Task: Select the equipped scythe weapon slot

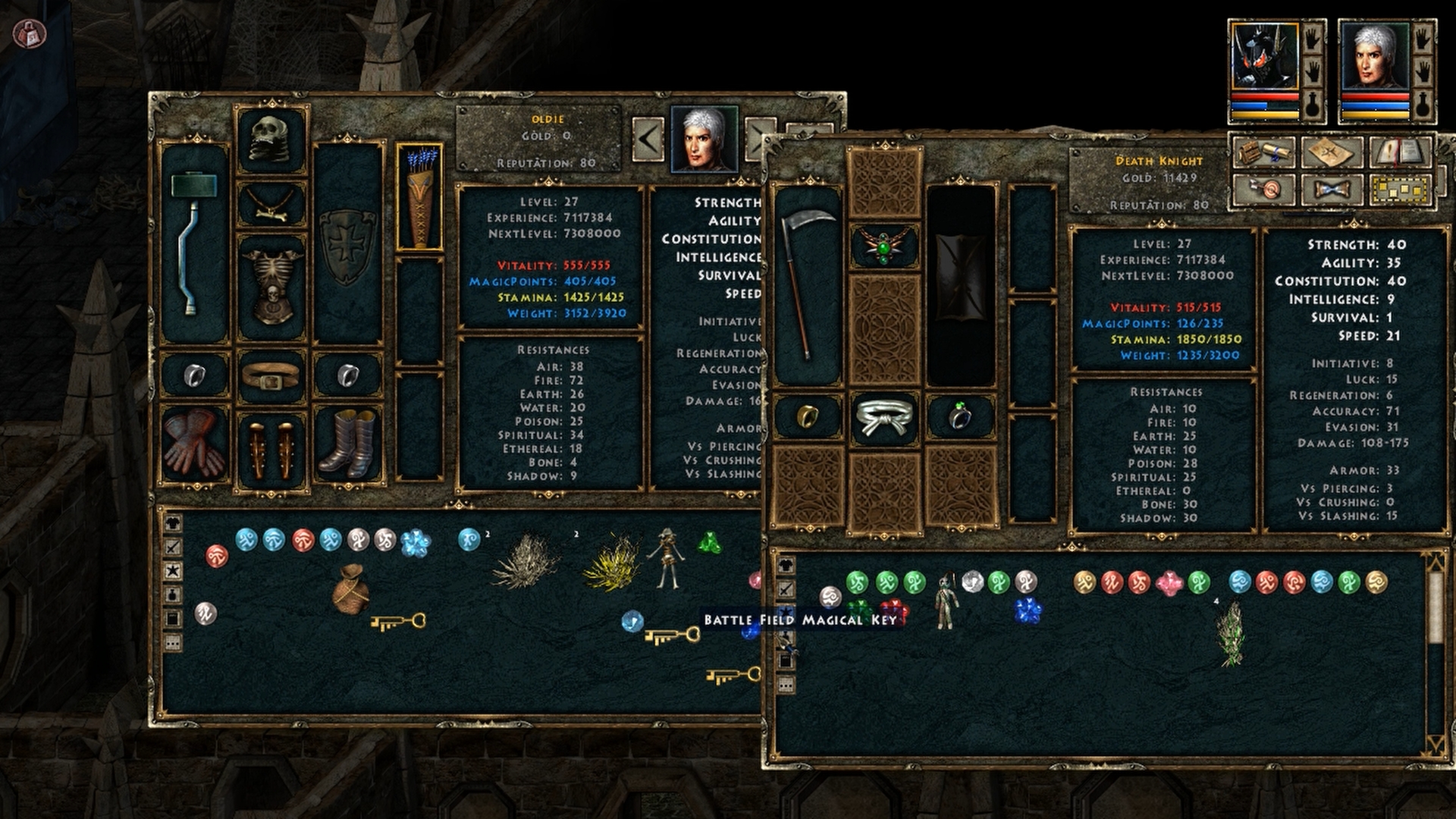Action: pyautogui.click(x=806, y=284)
